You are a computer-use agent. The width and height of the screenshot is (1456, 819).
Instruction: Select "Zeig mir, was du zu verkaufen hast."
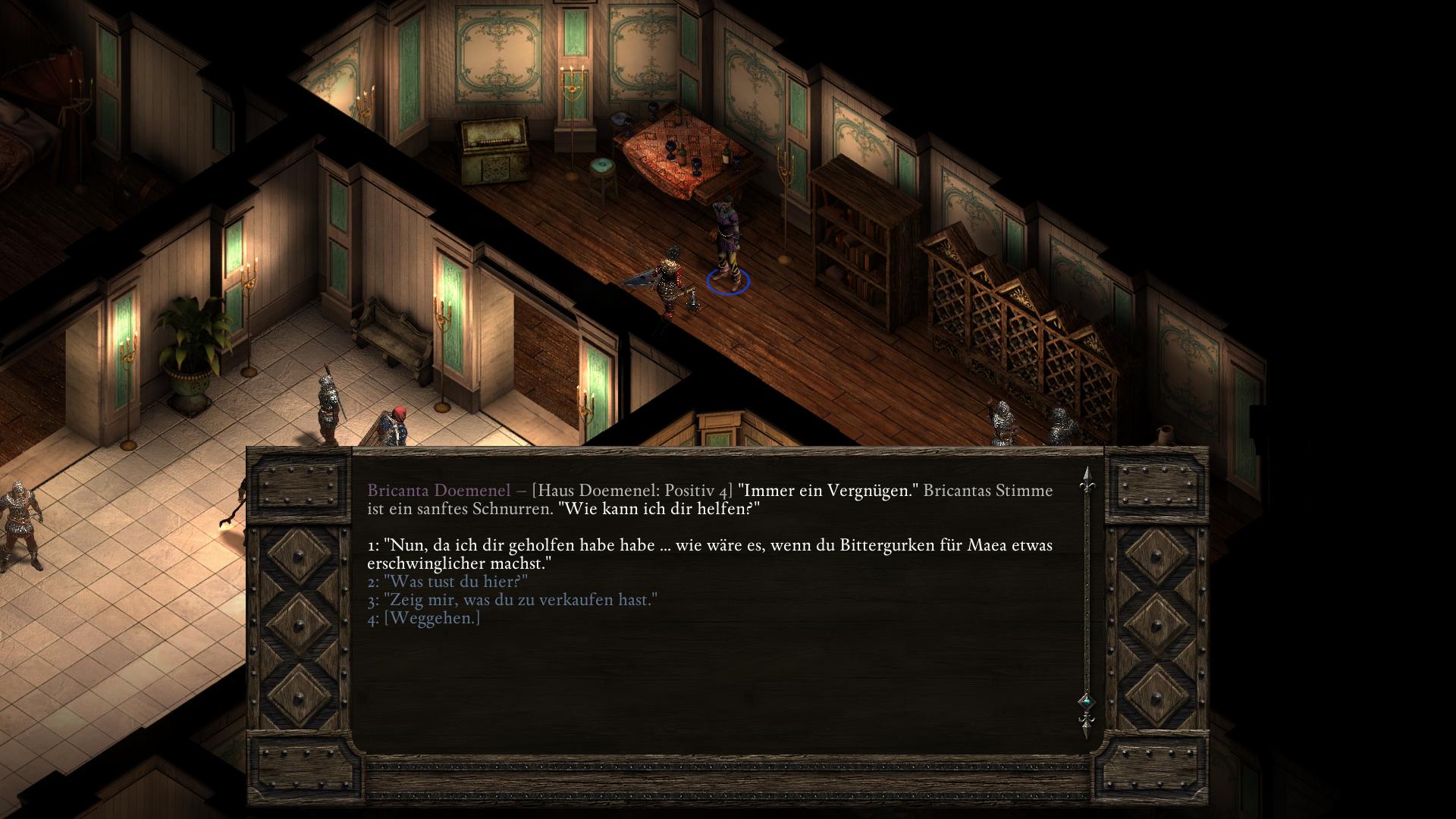click(512, 600)
